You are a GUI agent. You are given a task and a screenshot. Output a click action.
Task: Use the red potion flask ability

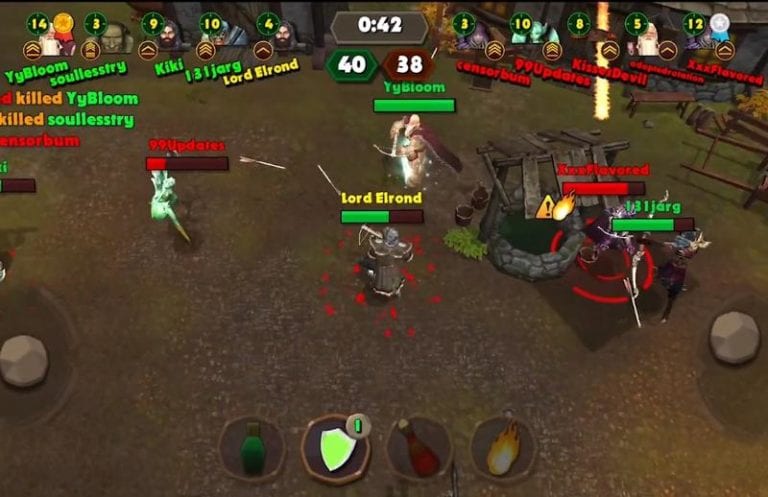(419, 448)
